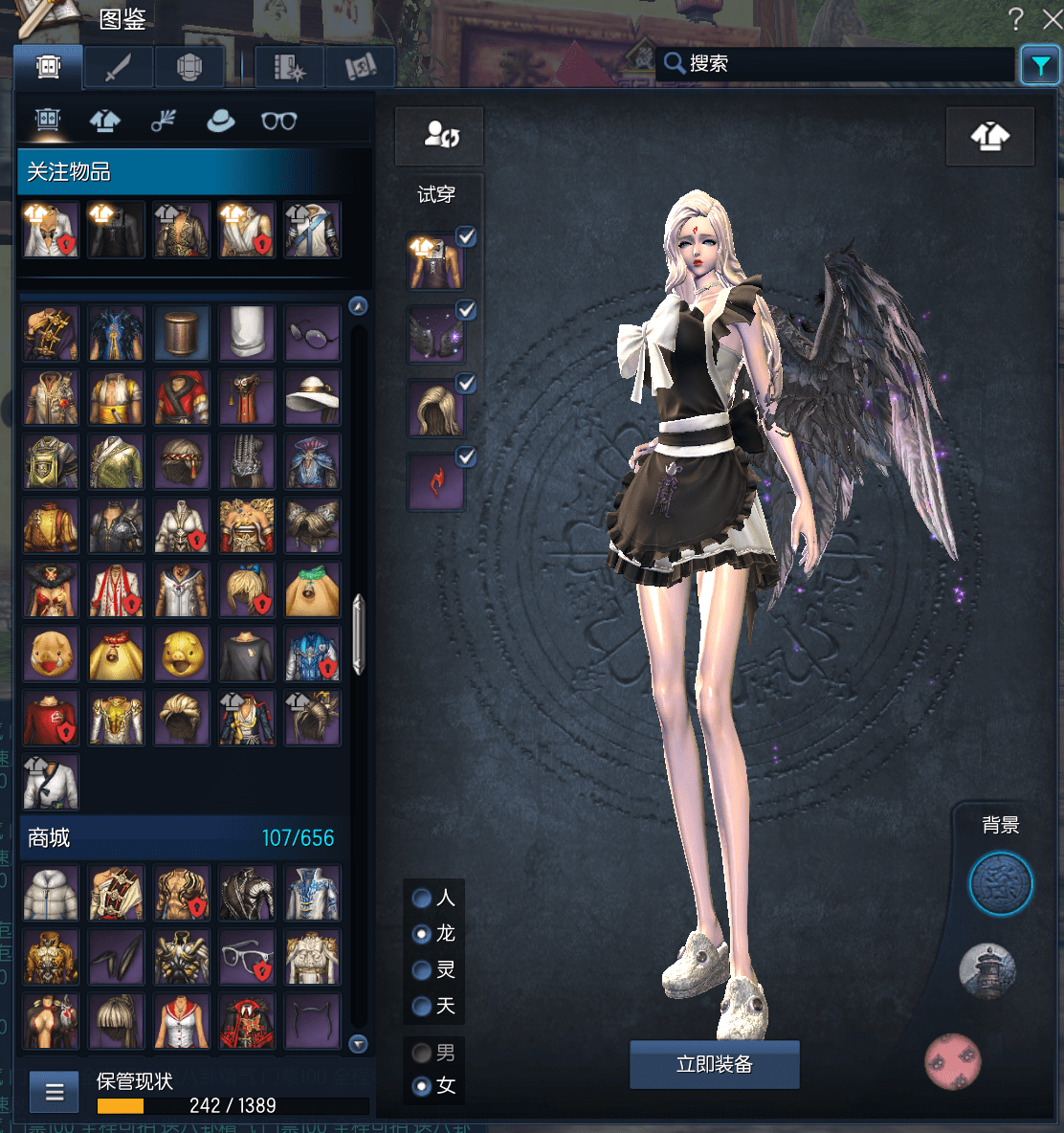The image size is (1064, 1133).
Task: Close the 图鉴 wardrobe window
Action: [1052, 18]
